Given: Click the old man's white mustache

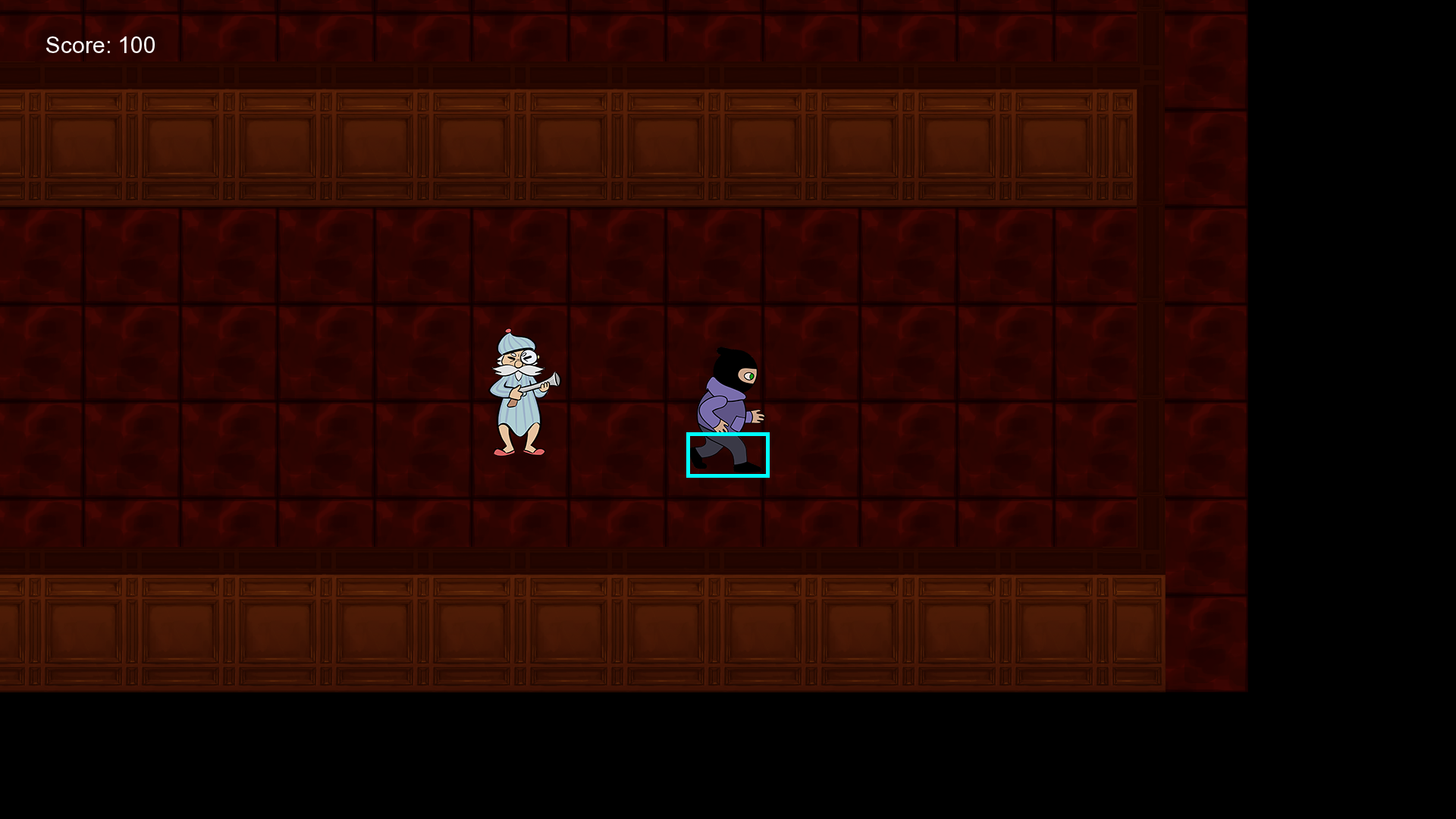Looking at the screenshot, I should [x=517, y=370].
